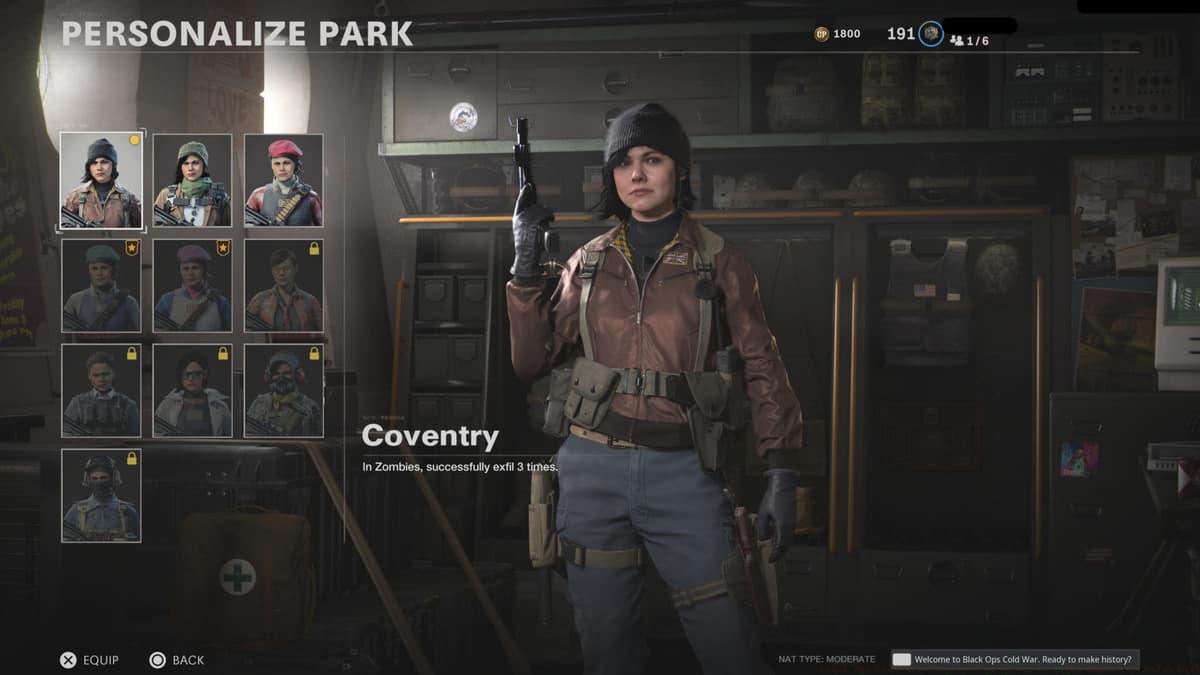Viewport: 1200px width, 675px height.
Task: Open the player rank emblem
Action: pyautogui.click(x=931, y=34)
